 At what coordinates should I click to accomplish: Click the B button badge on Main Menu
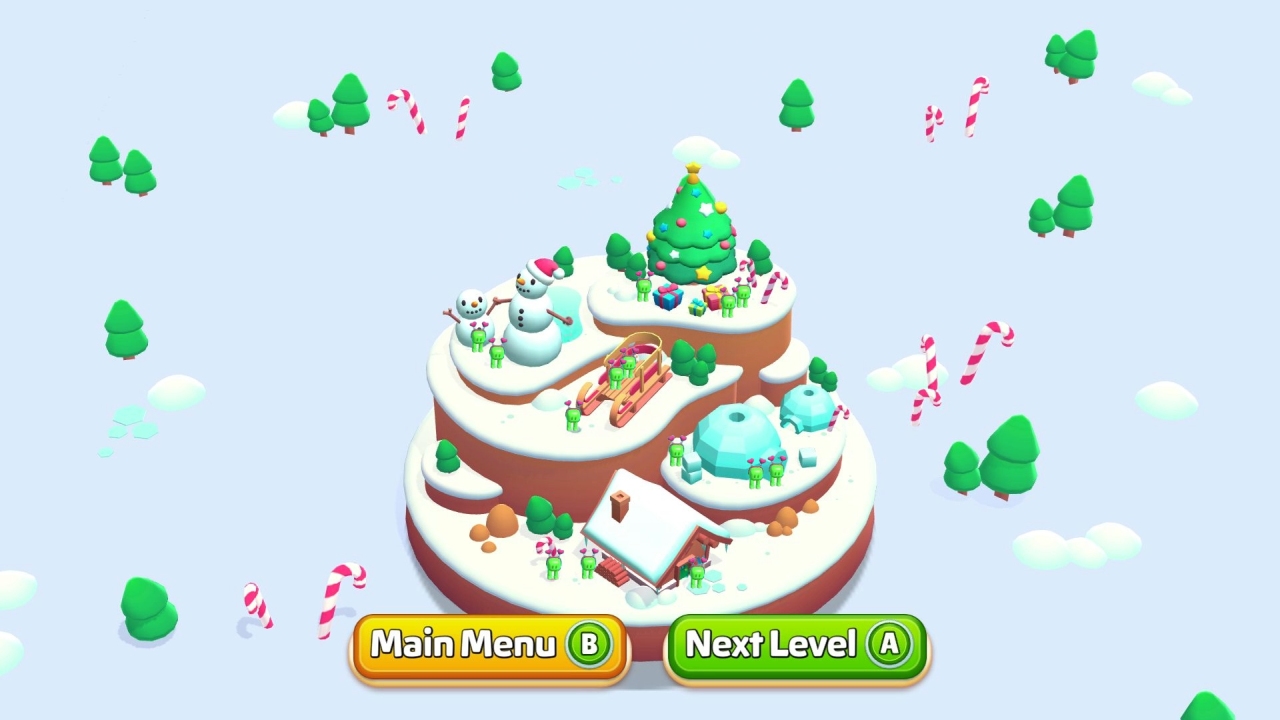coord(590,645)
